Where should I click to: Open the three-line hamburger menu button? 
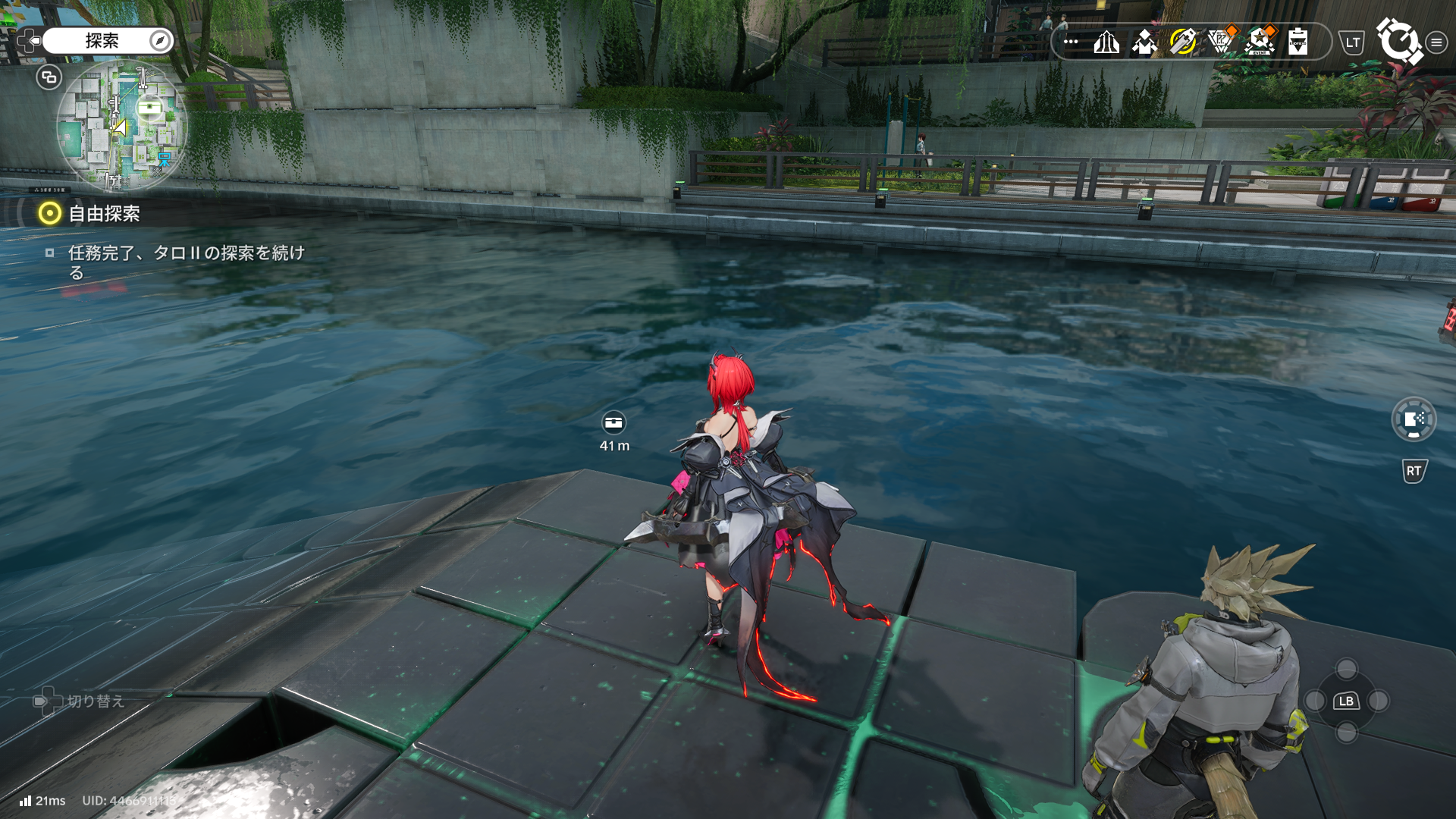point(1436,42)
